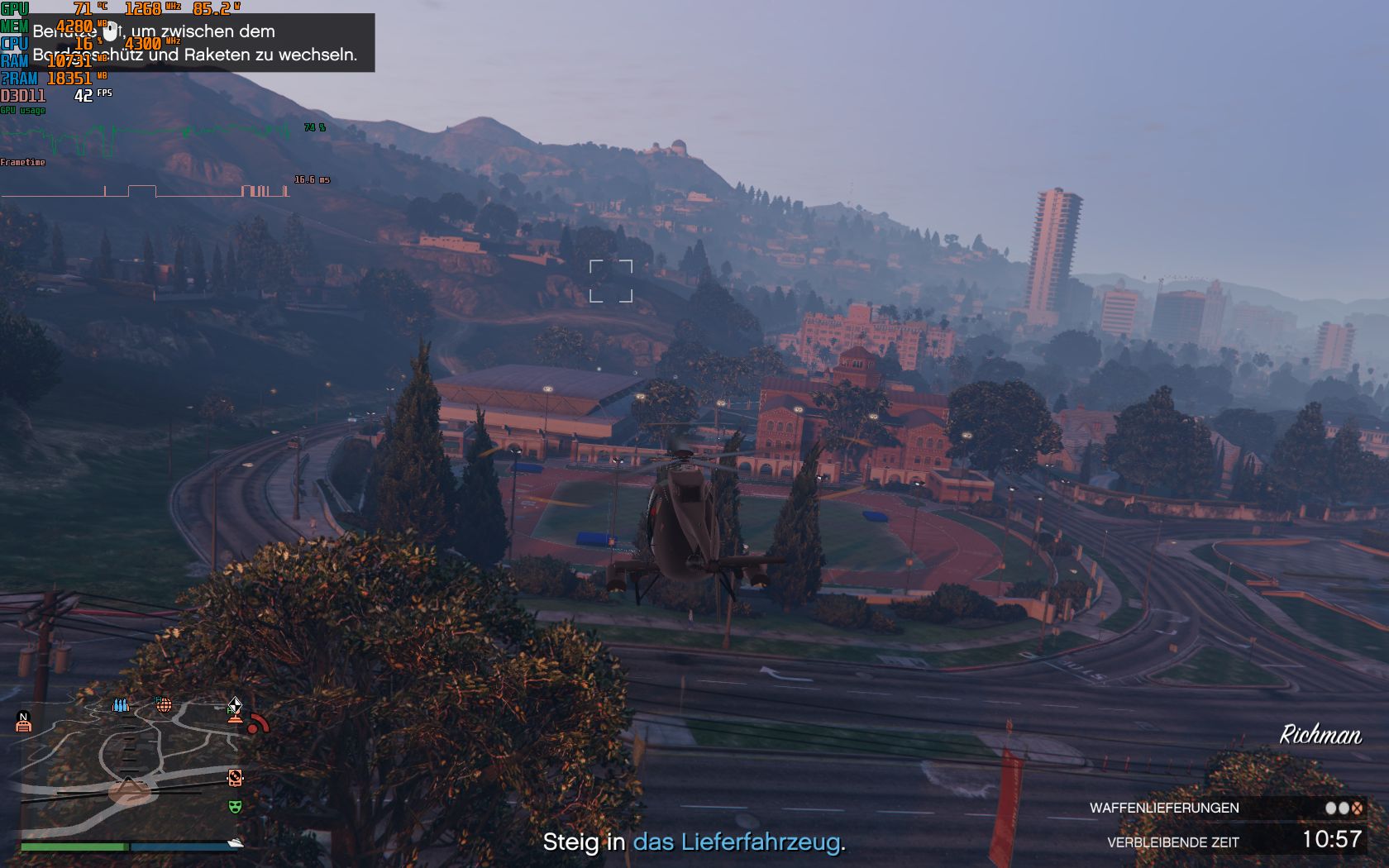The image size is (1389, 868).
Task: Click the blue text das Lieferfahrzeug
Action: pyautogui.click(x=739, y=844)
